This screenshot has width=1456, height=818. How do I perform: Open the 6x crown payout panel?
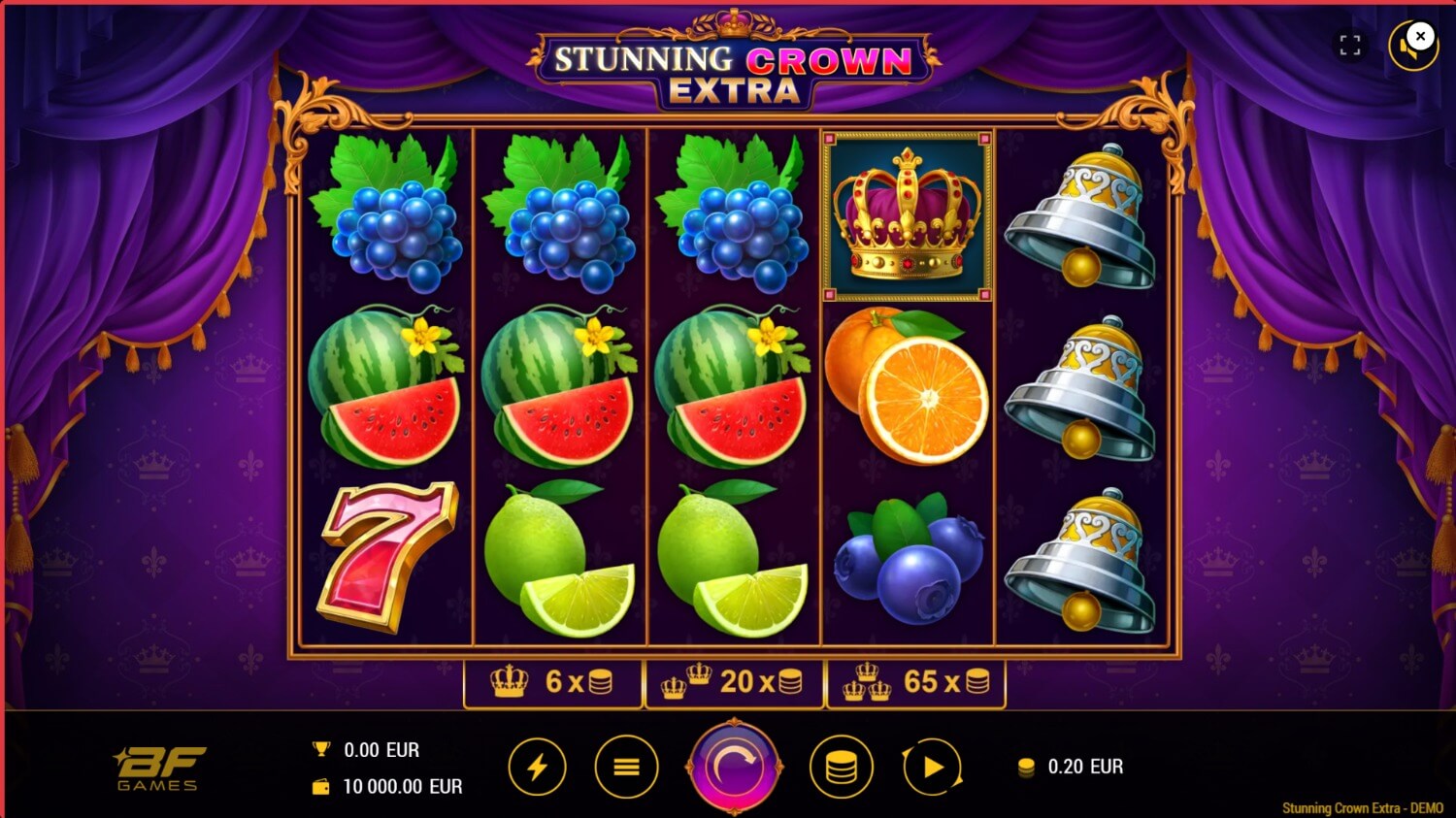click(x=553, y=682)
